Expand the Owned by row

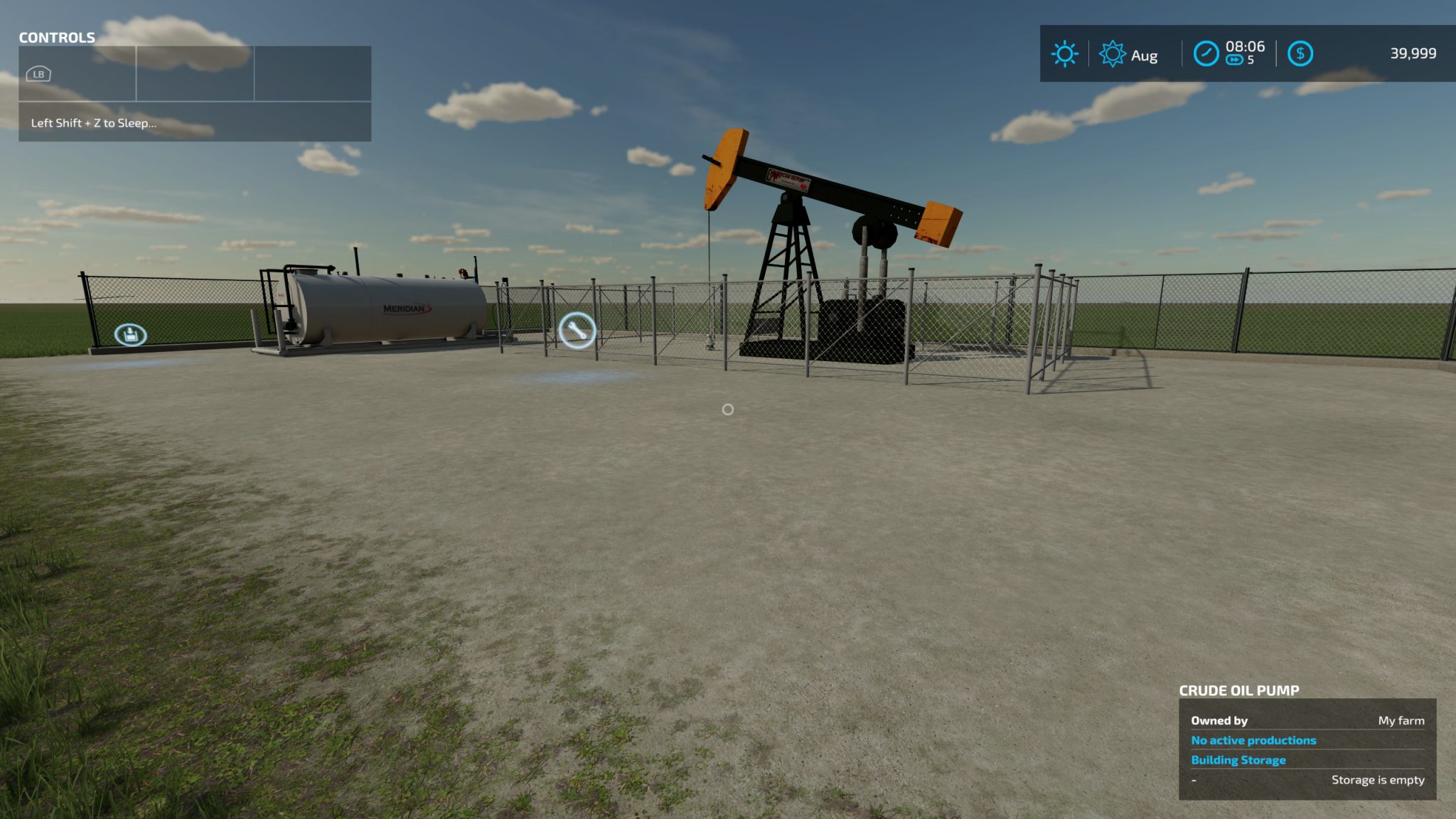click(x=1219, y=720)
